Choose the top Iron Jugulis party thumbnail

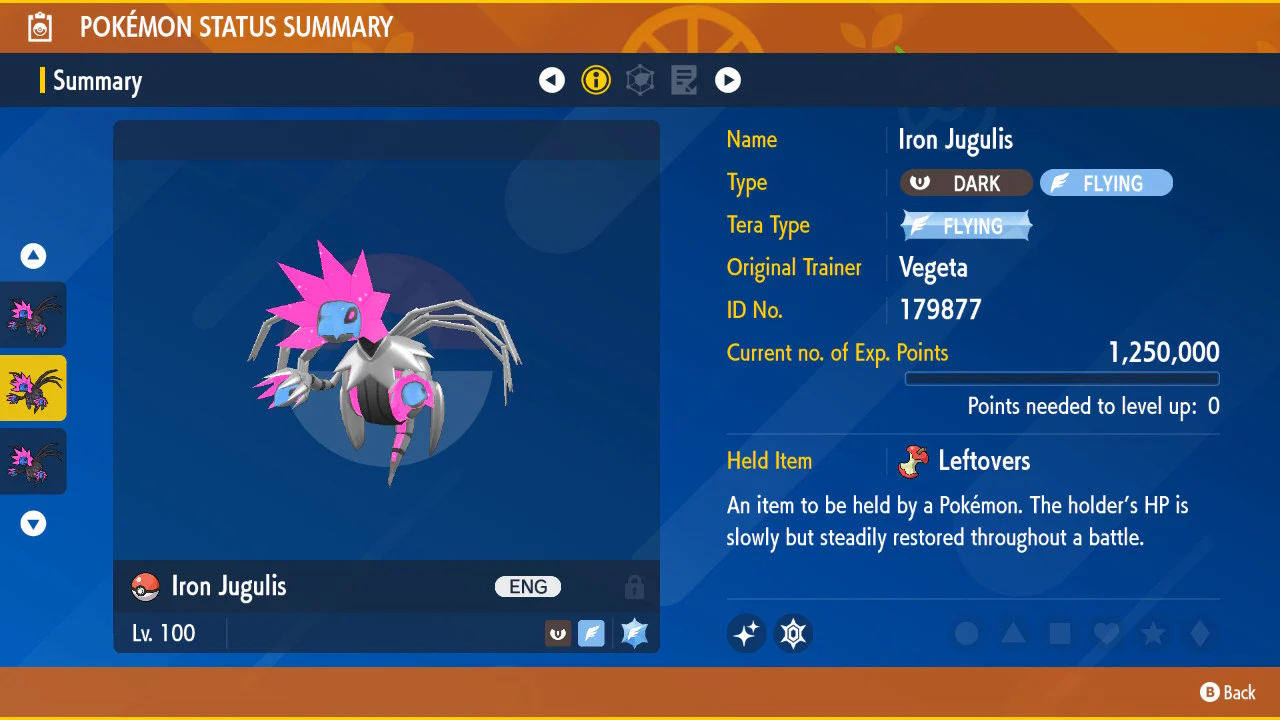coord(34,315)
